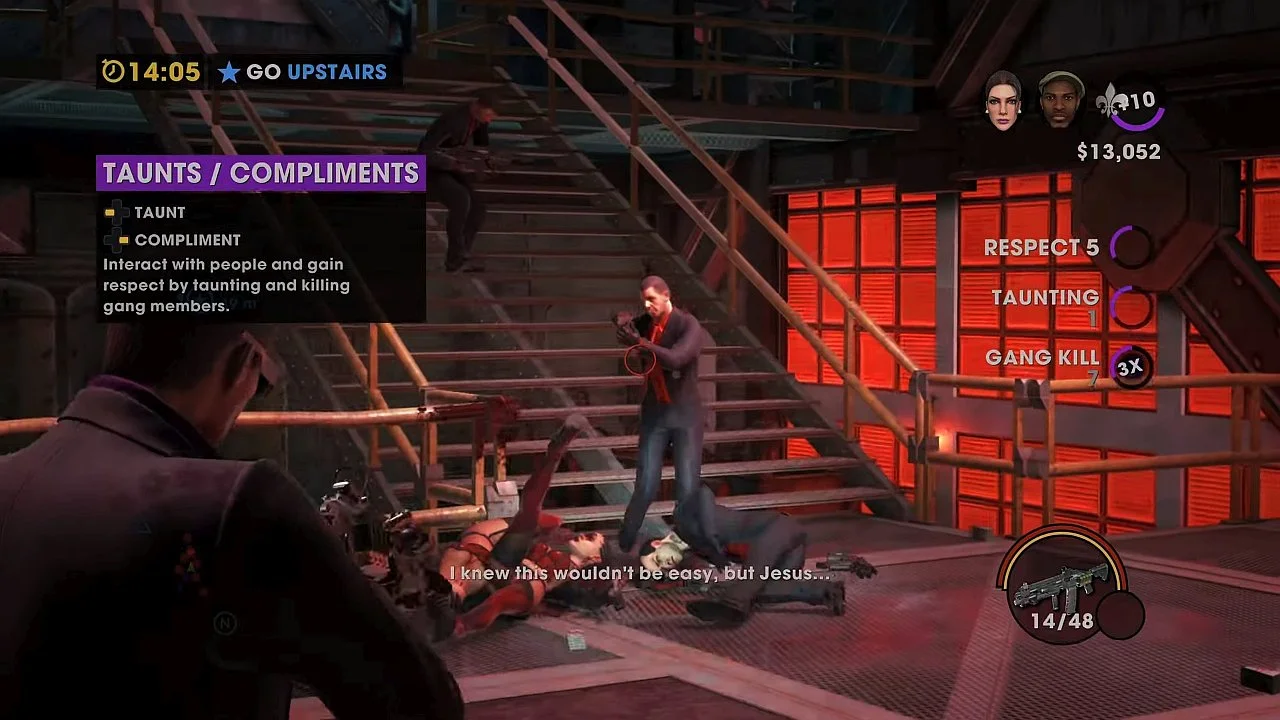Select the TAUNTING progress ring
Image resolution: width=1280 pixels, height=720 pixels.
(x=1131, y=306)
